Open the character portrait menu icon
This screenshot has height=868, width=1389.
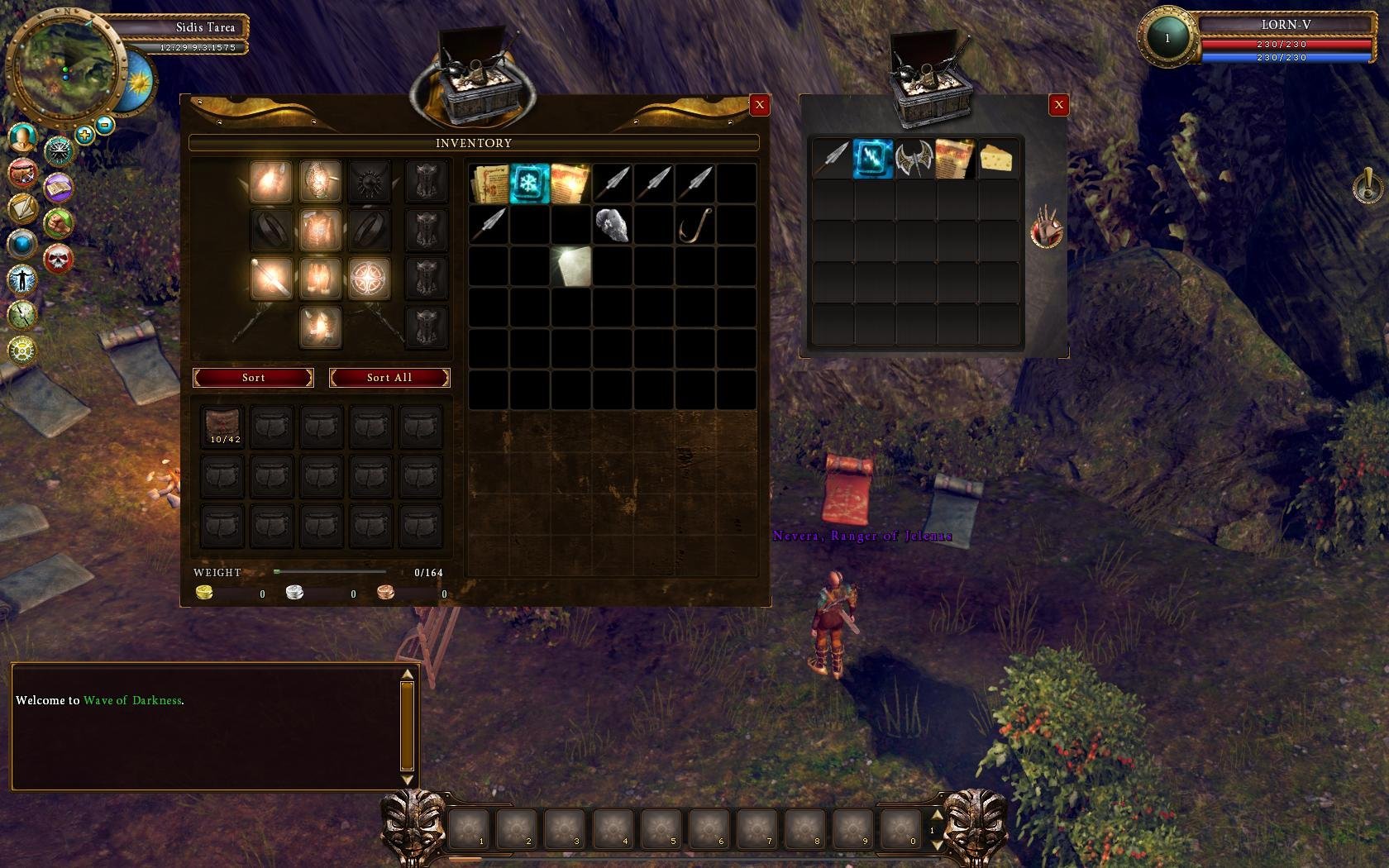(x=22, y=136)
